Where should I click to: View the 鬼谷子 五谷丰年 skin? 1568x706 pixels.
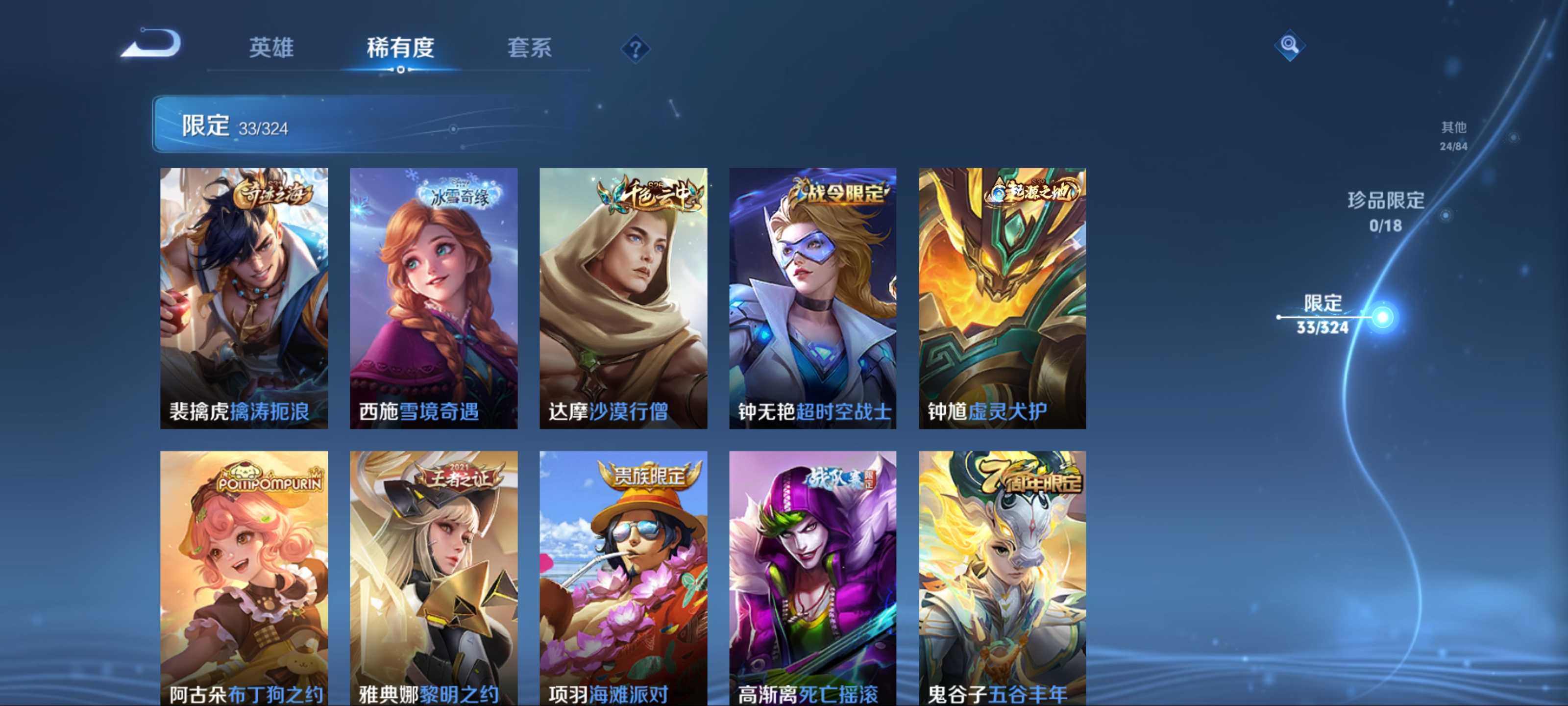pyautogui.click(x=1002, y=578)
